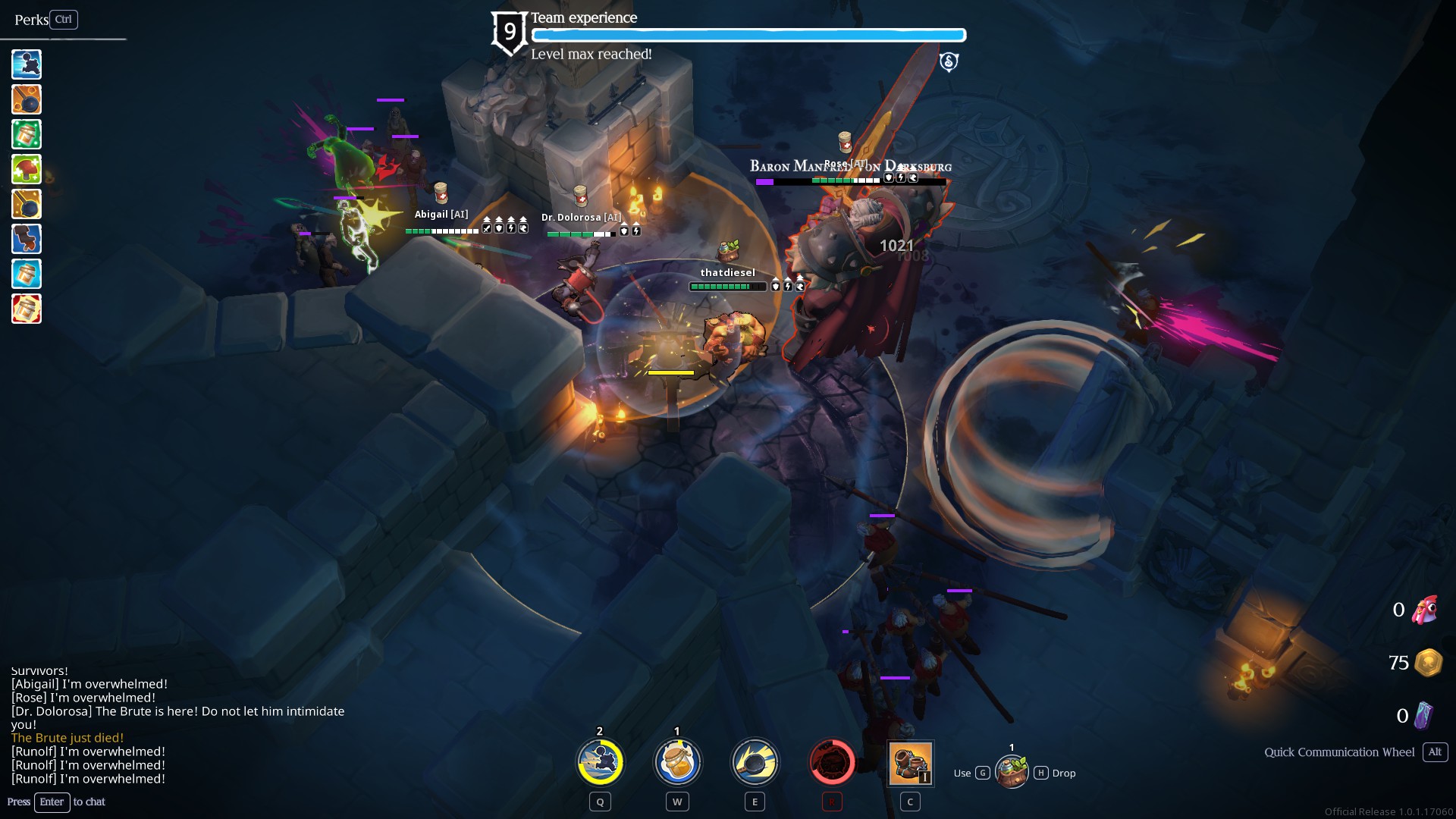
Task: Click the Team experience progress bar
Action: point(748,35)
